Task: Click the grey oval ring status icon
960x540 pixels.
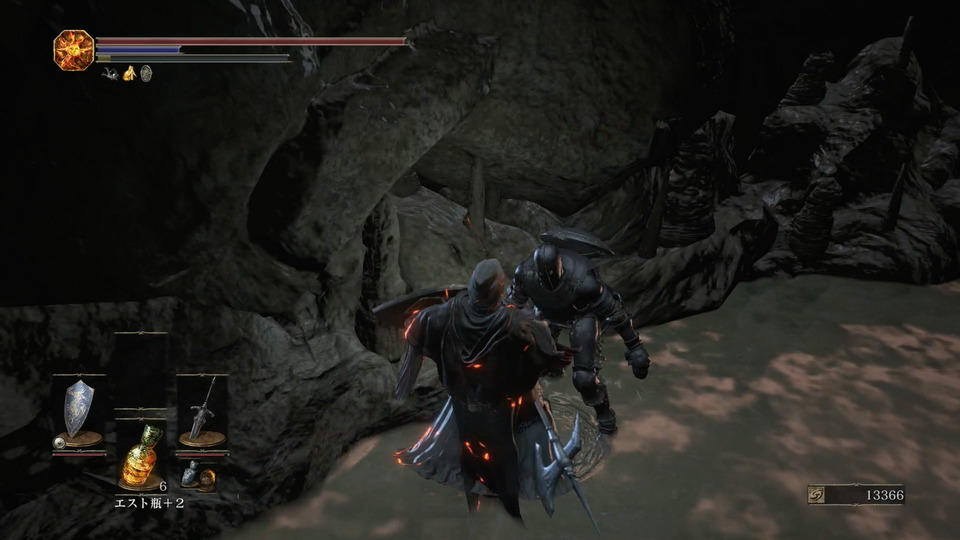Action: click(146, 72)
